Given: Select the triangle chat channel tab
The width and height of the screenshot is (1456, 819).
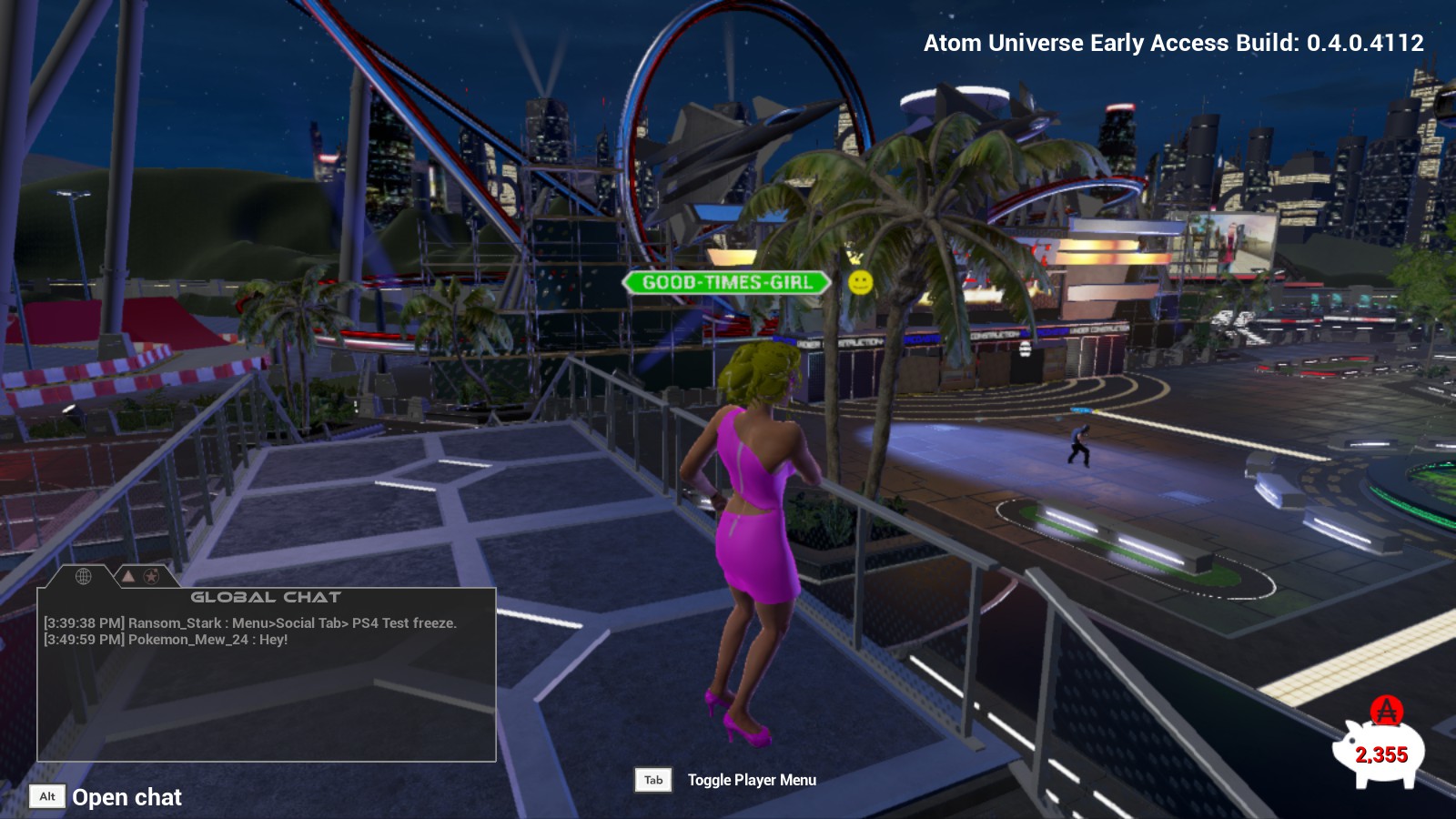Looking at the screenshot, I should (x=128, y=576).
